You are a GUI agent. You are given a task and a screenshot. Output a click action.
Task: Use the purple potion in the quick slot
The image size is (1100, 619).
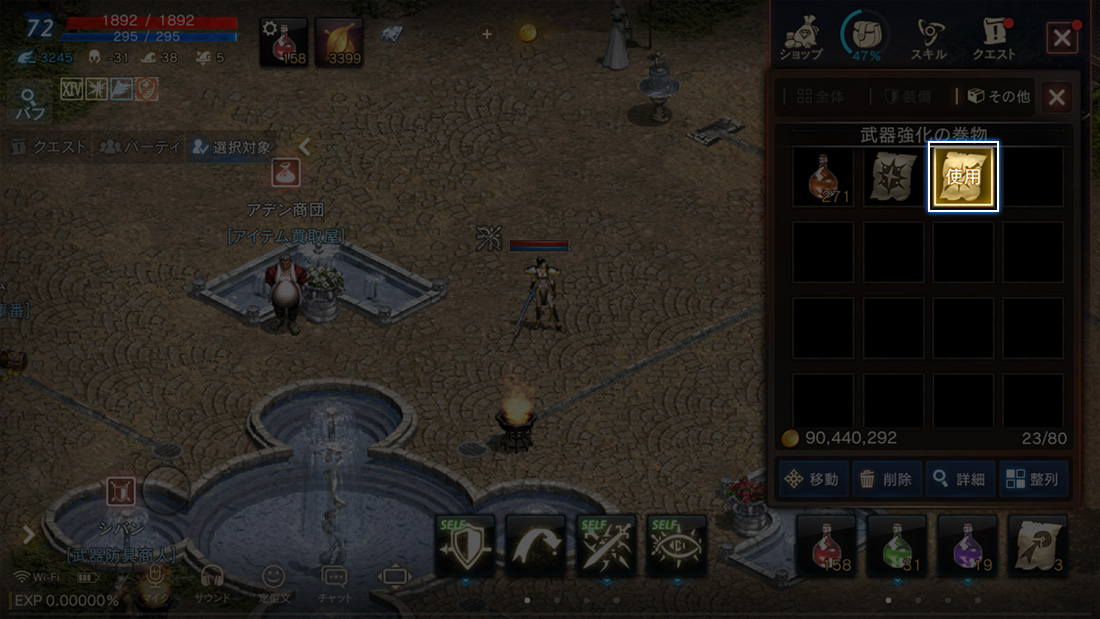point(967,545)
